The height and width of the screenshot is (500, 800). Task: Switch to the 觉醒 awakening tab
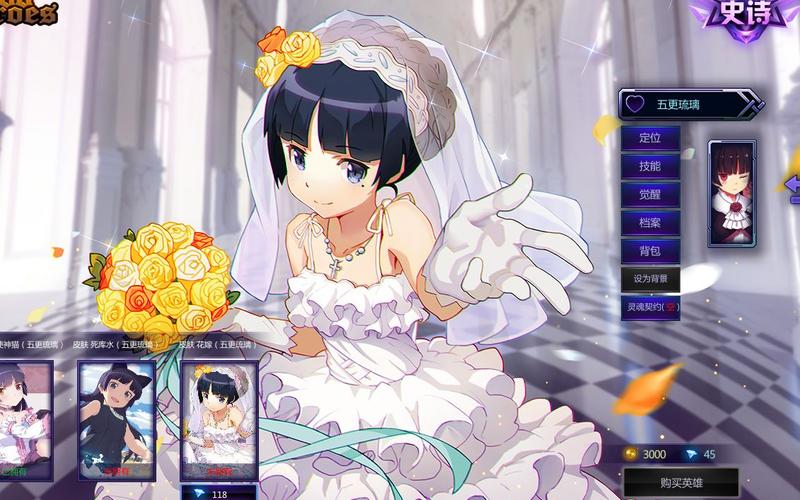[650, 194]
